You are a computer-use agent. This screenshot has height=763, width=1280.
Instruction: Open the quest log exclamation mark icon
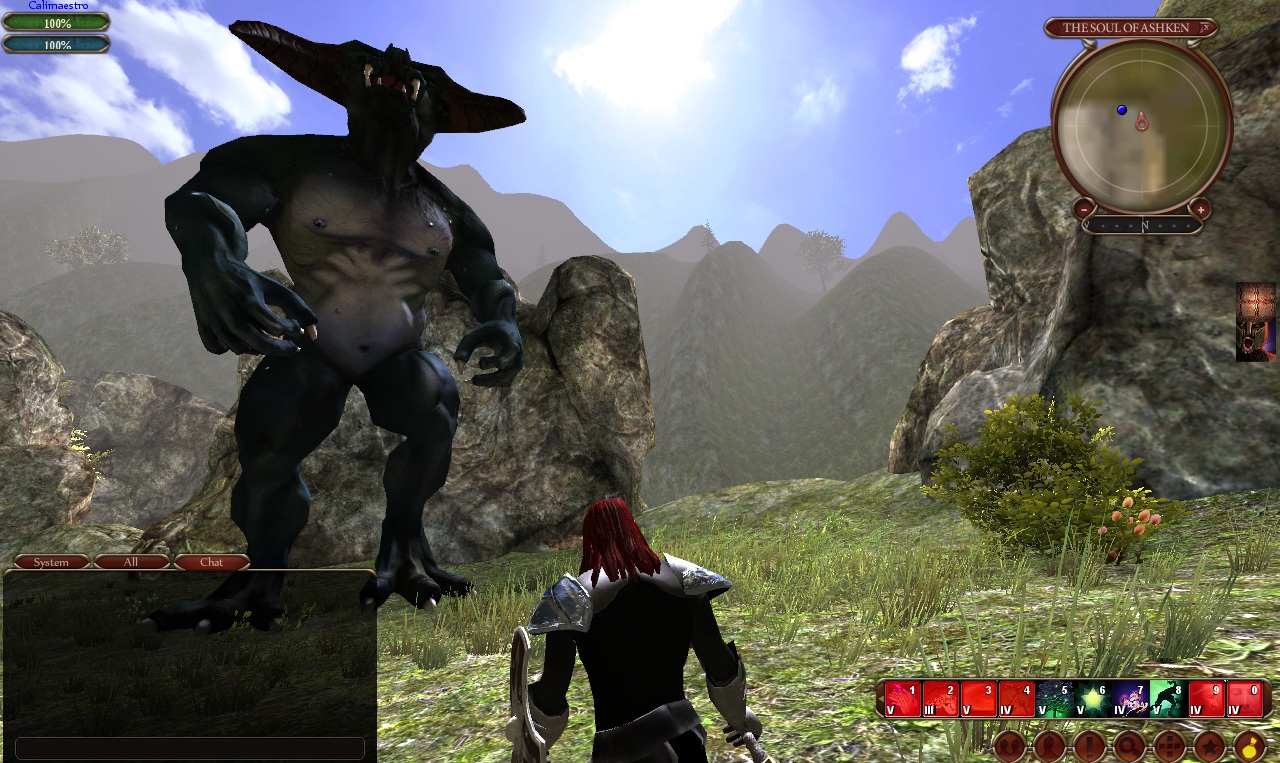pos(1089,747)
